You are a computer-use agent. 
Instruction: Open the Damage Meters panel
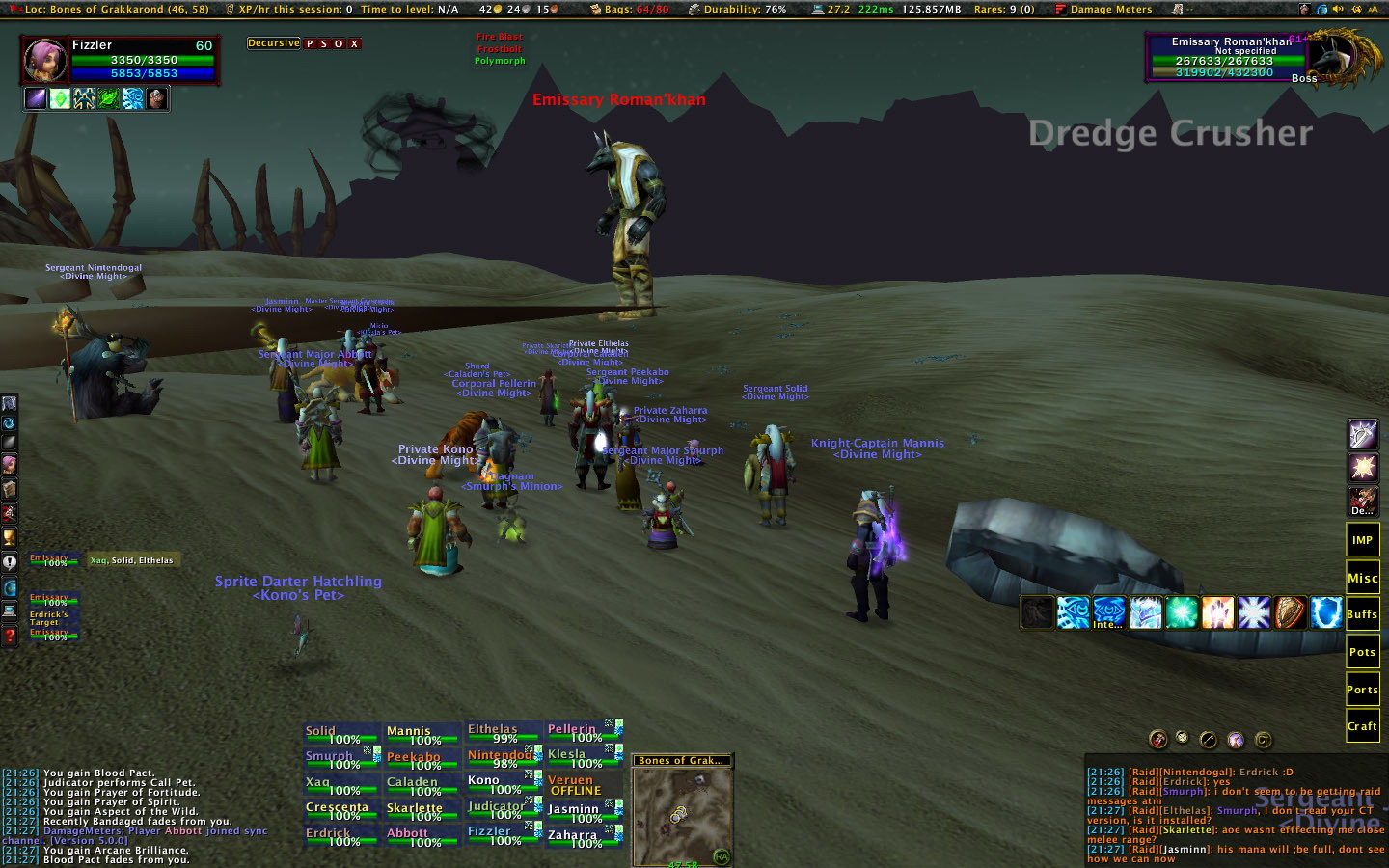tap(1109, 10)
